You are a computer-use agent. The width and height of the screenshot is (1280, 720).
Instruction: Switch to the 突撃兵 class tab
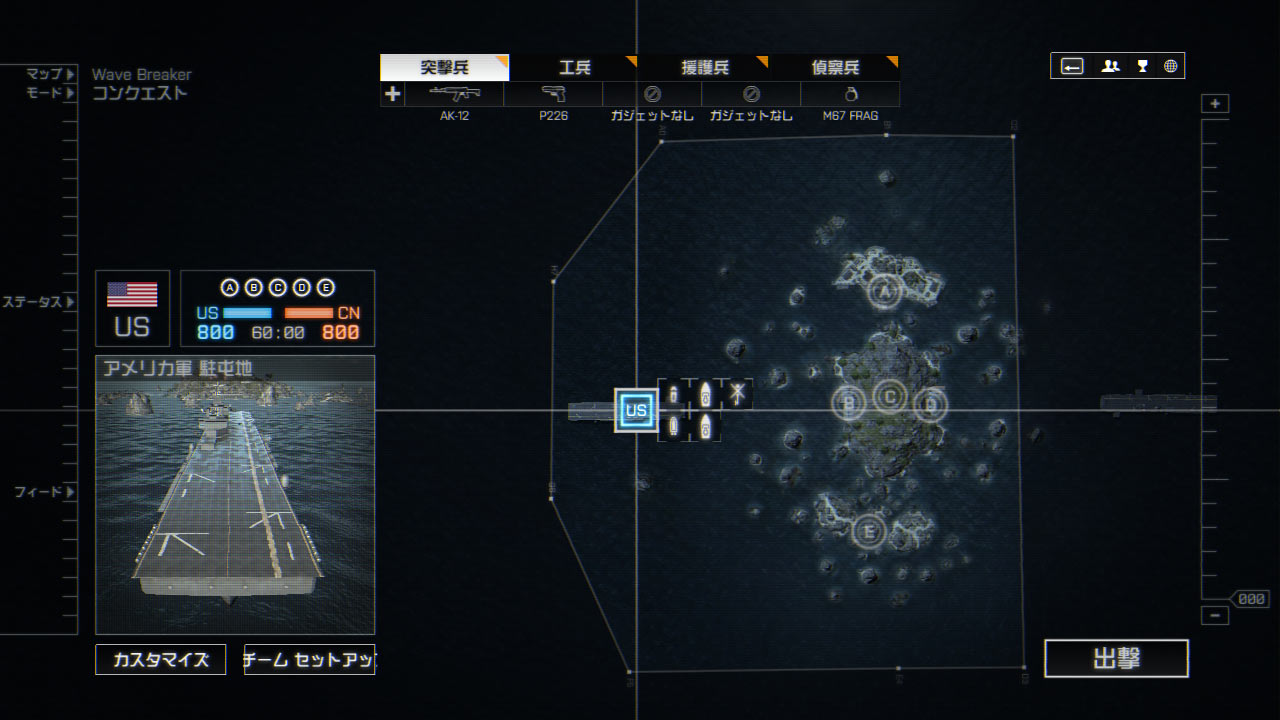pos(444,68)
